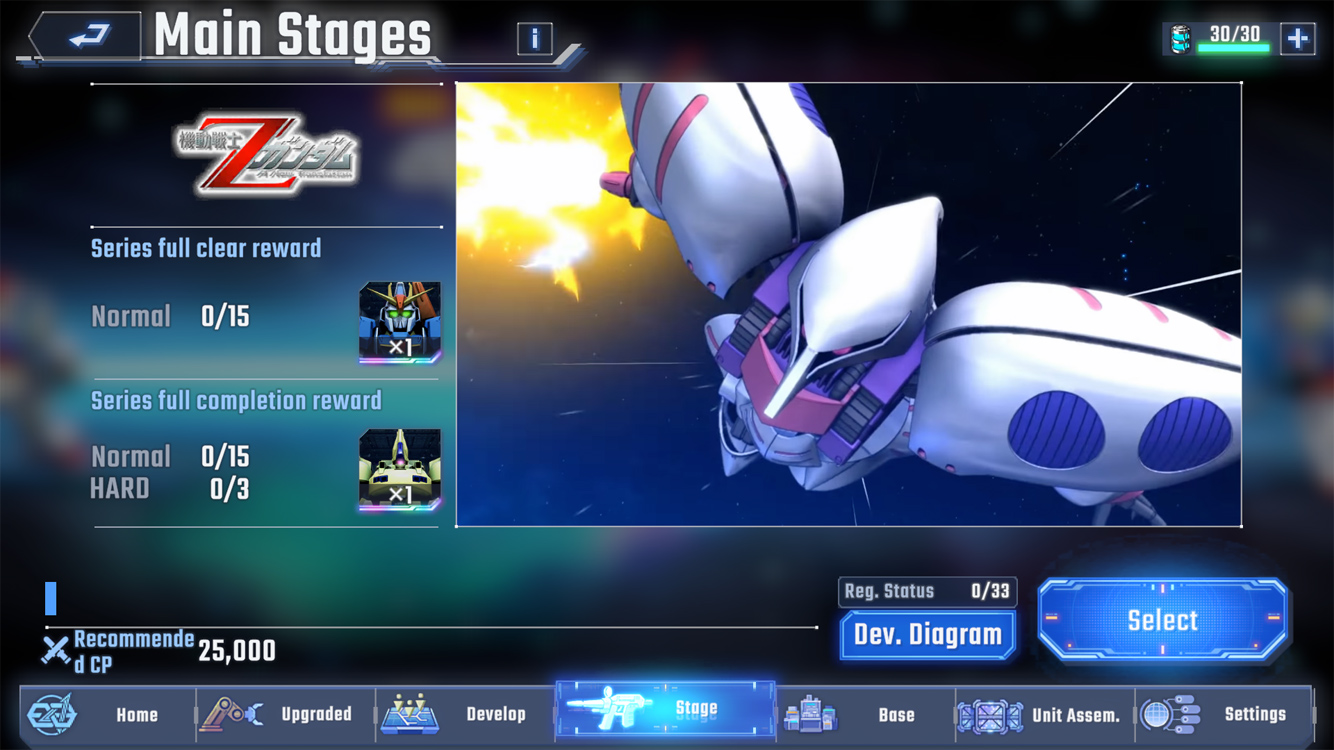Go back using the return arrow button
Viewport: 1334px width, 750px height.
88,38
